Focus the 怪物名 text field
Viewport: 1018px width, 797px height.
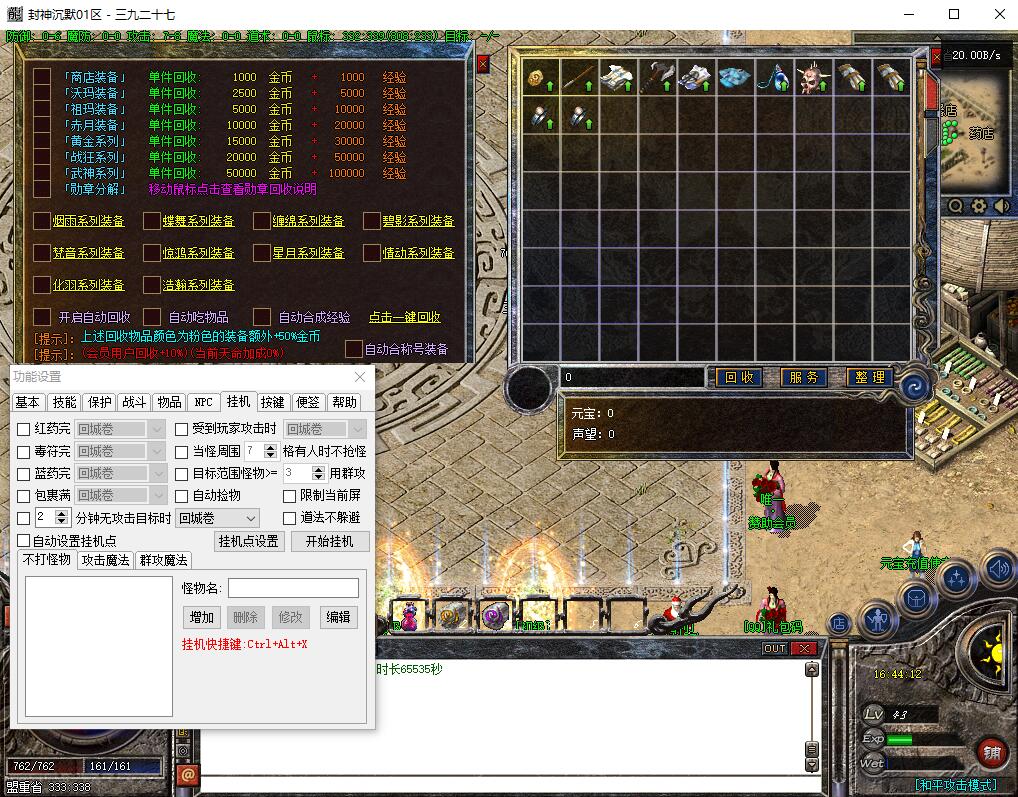293,588
